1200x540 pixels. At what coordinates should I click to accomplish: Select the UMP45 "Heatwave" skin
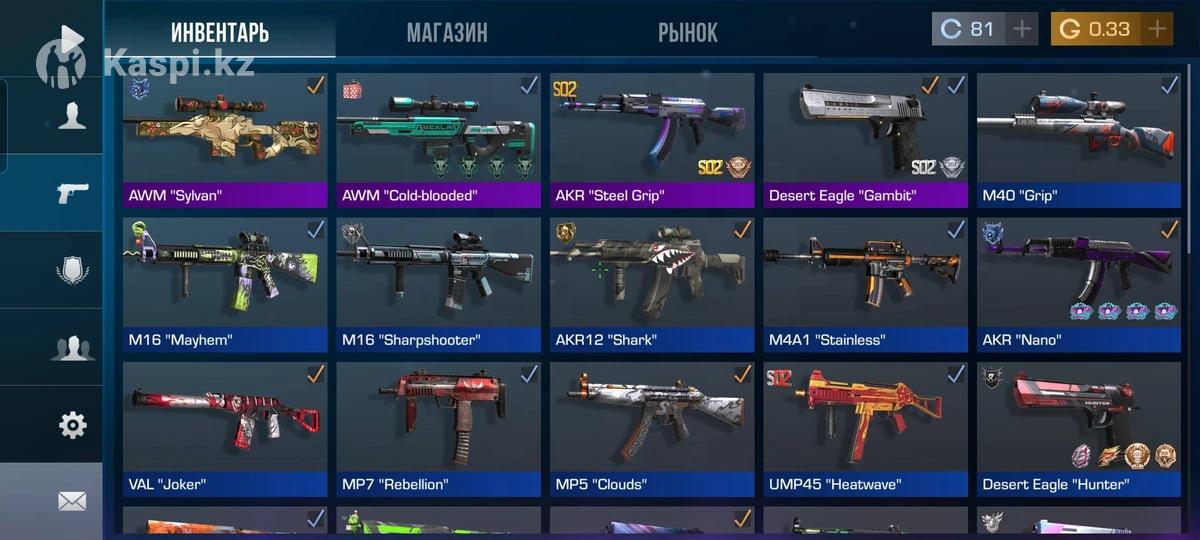(x=865, y=428)
